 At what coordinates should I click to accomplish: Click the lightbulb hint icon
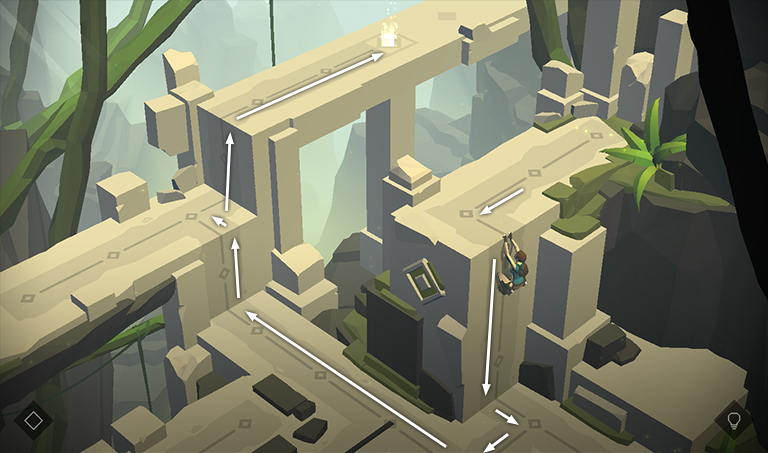coord(733,420)
